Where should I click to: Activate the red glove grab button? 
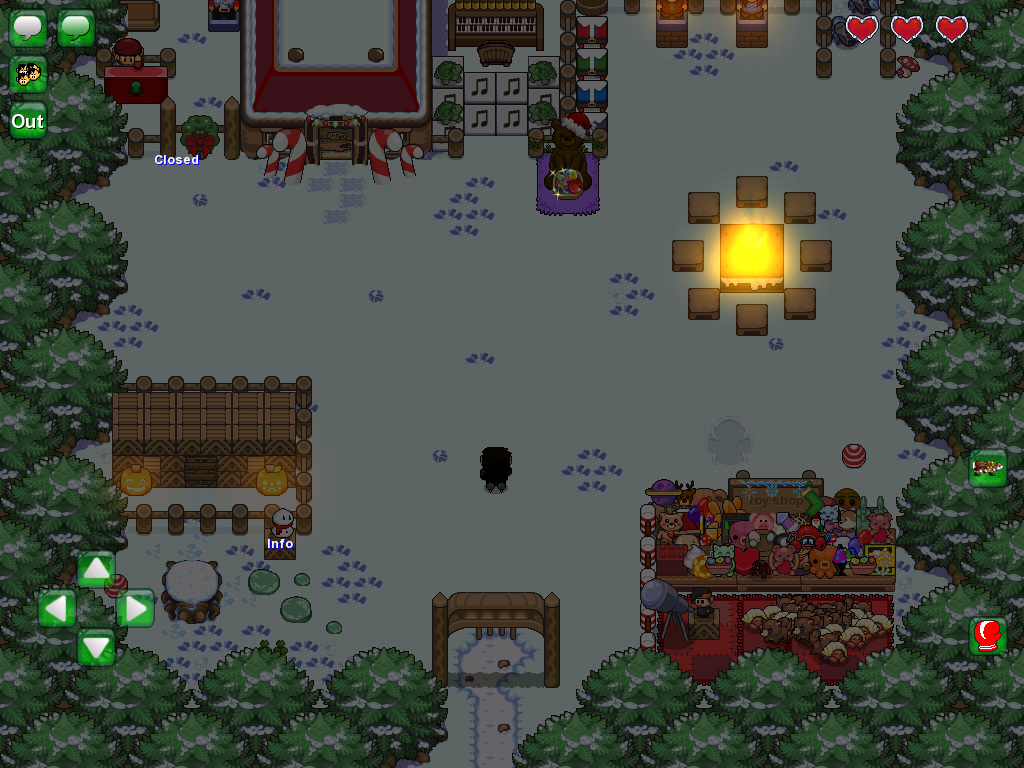(x=987, y=636)
